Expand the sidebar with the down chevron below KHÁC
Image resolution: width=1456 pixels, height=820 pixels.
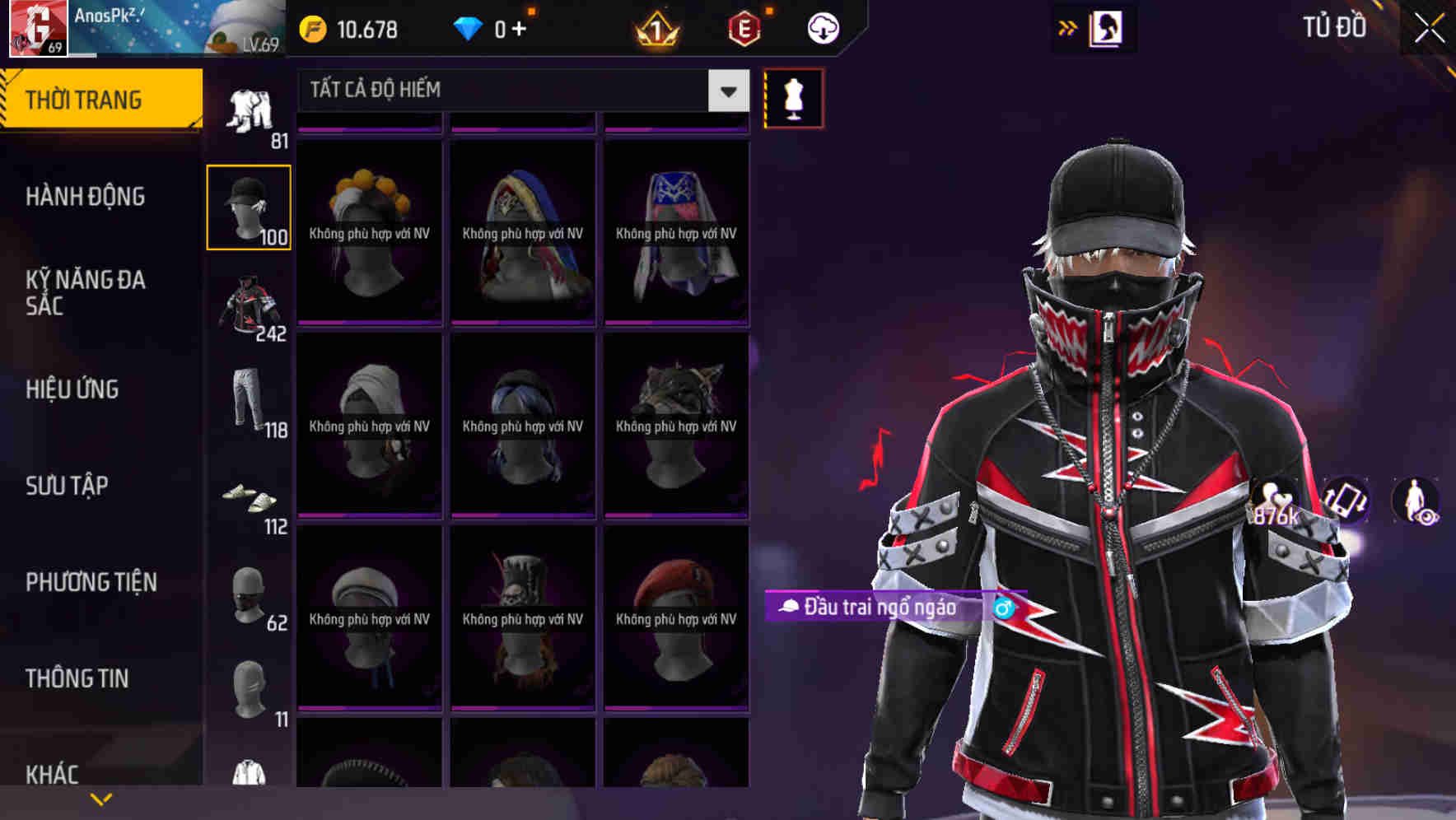point(100,797)
